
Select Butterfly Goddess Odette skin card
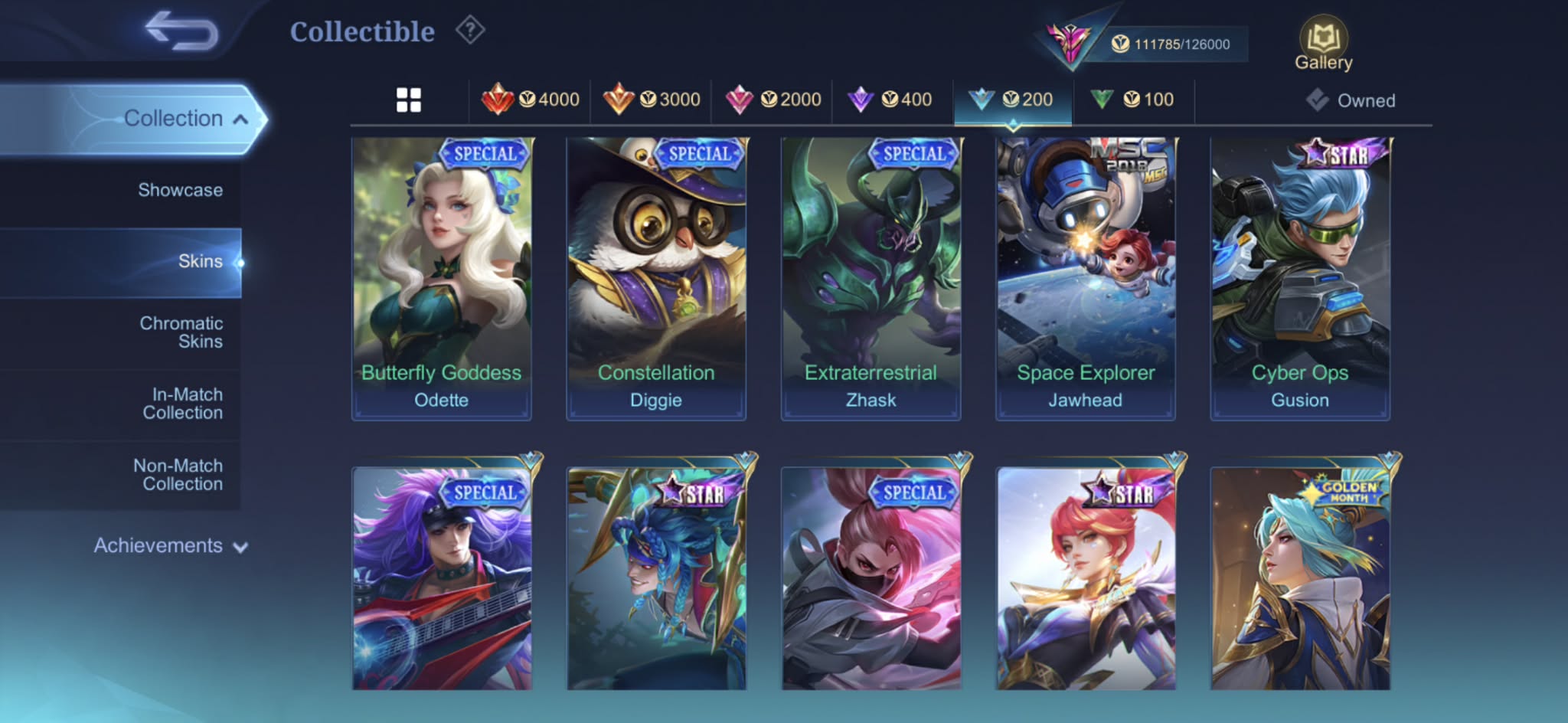(441, 278)
